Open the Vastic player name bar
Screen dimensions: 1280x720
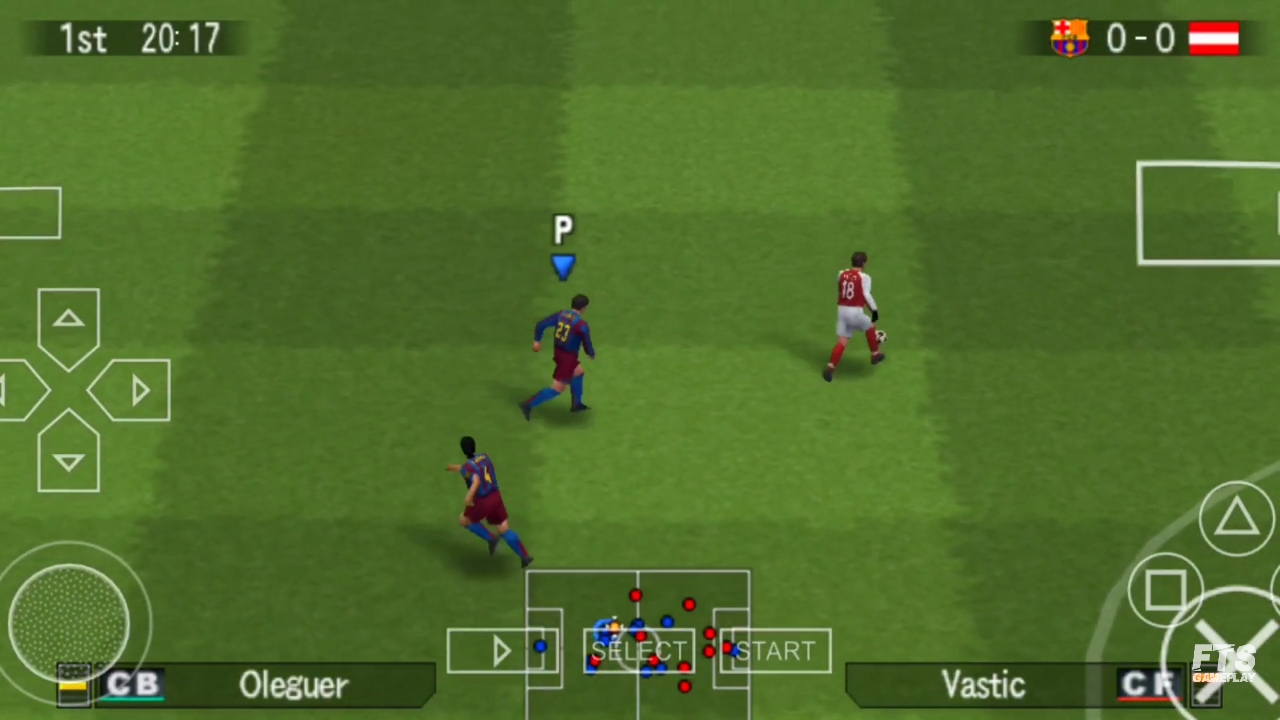[983, 685]
